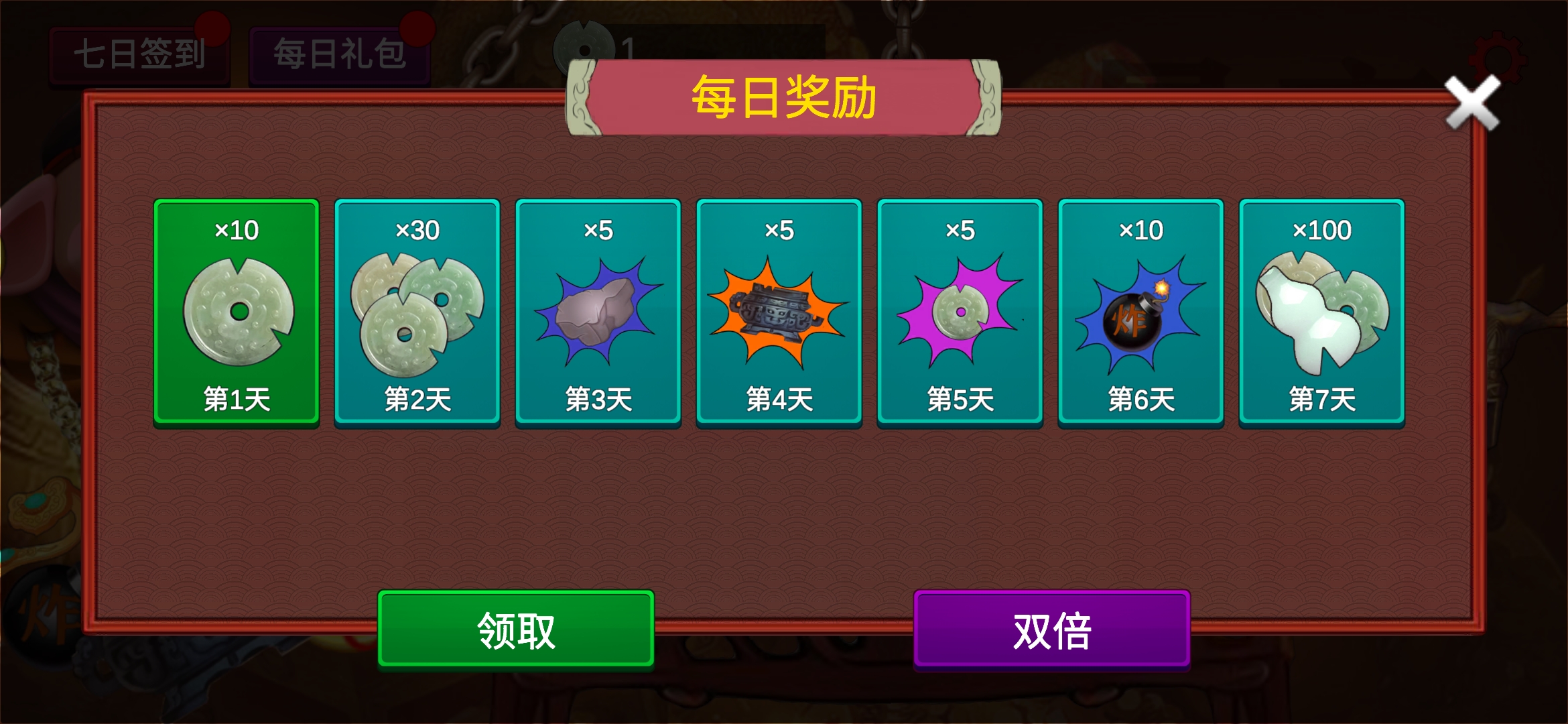The width and height of the screenshot is (1568, 724).
Task: Tap the Day 5 jade disc reward
Action: pos(960,312)
